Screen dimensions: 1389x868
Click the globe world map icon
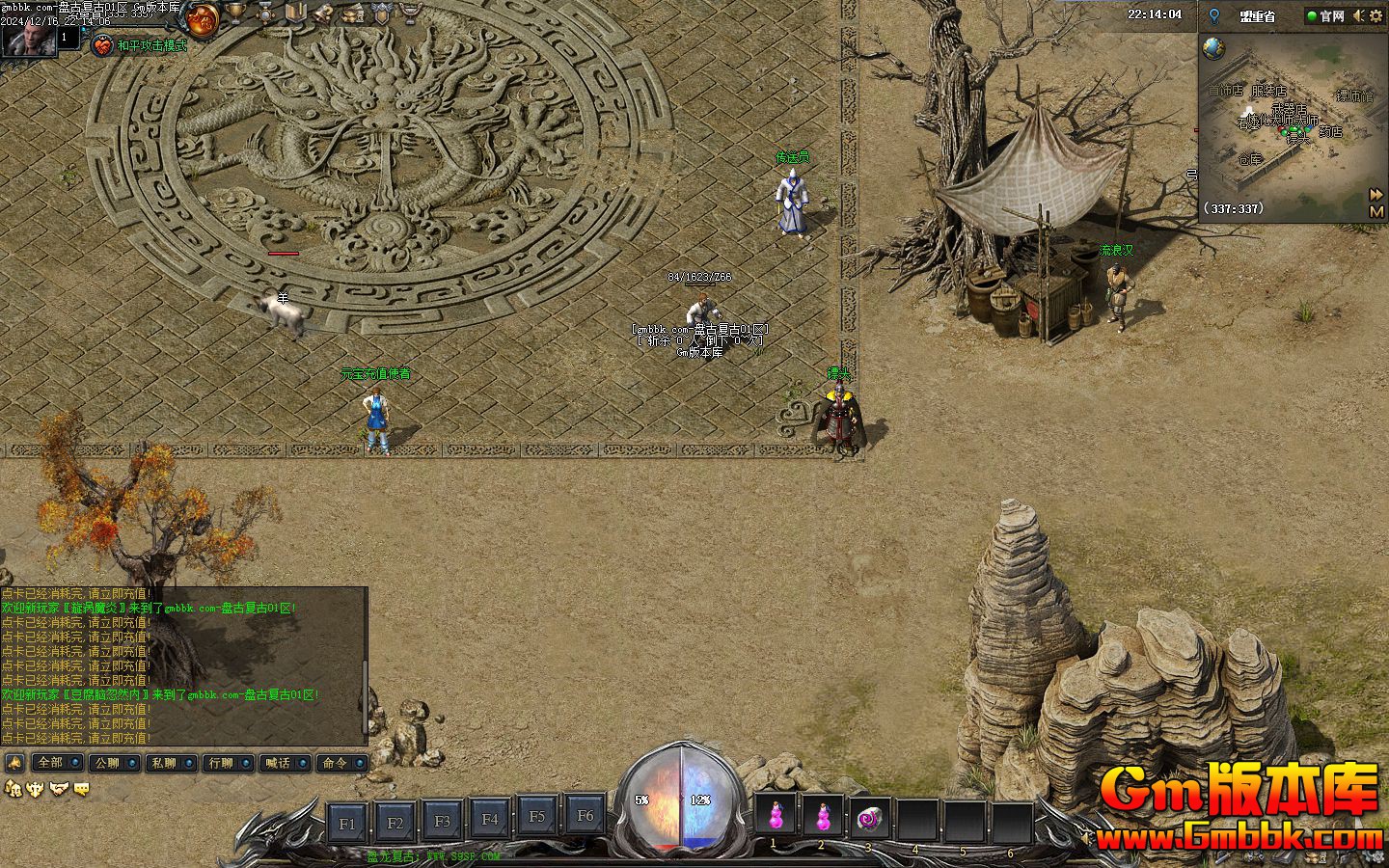pos(1213,48)
